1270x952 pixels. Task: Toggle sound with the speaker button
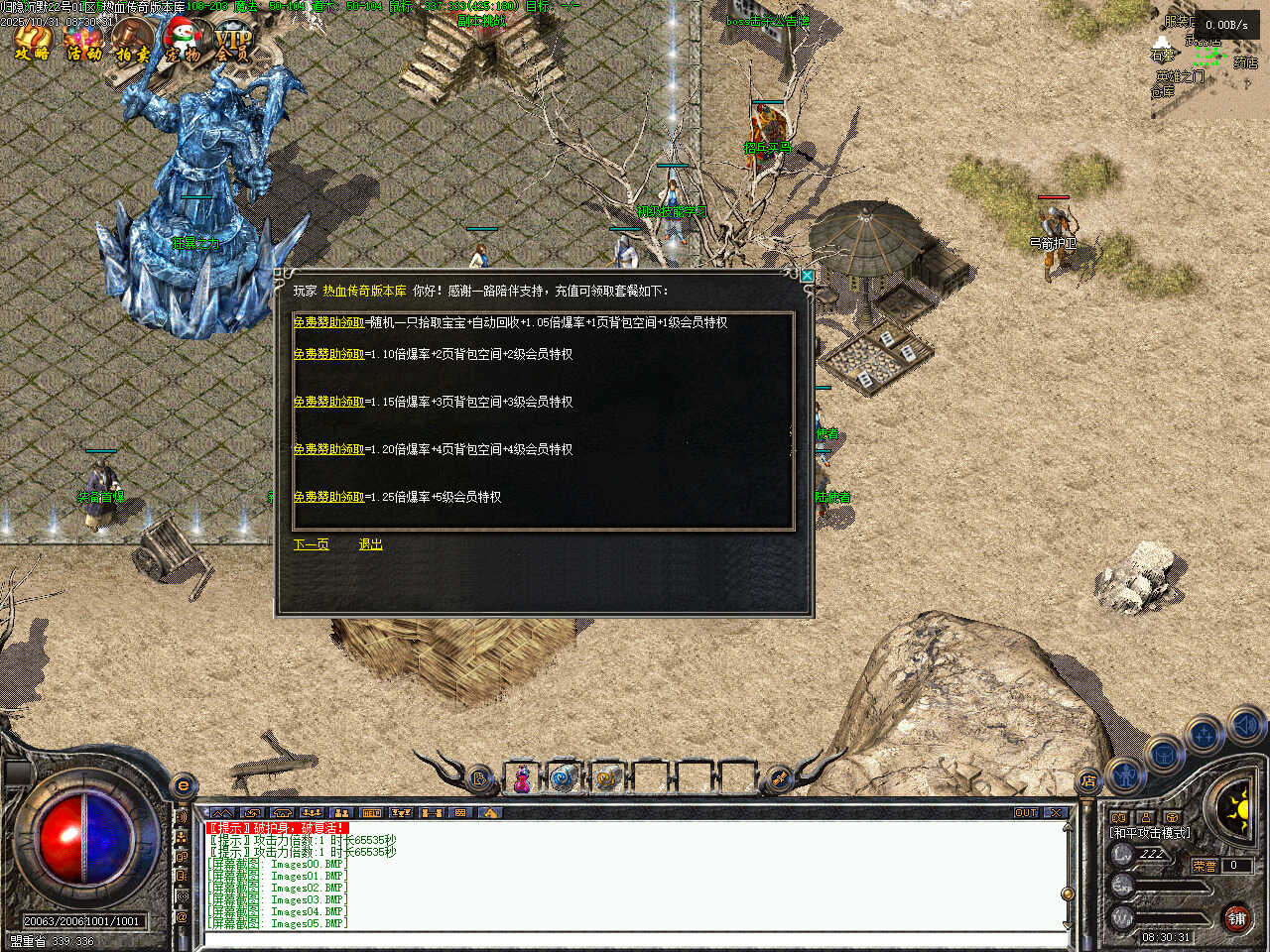(x=1245, y=727)
